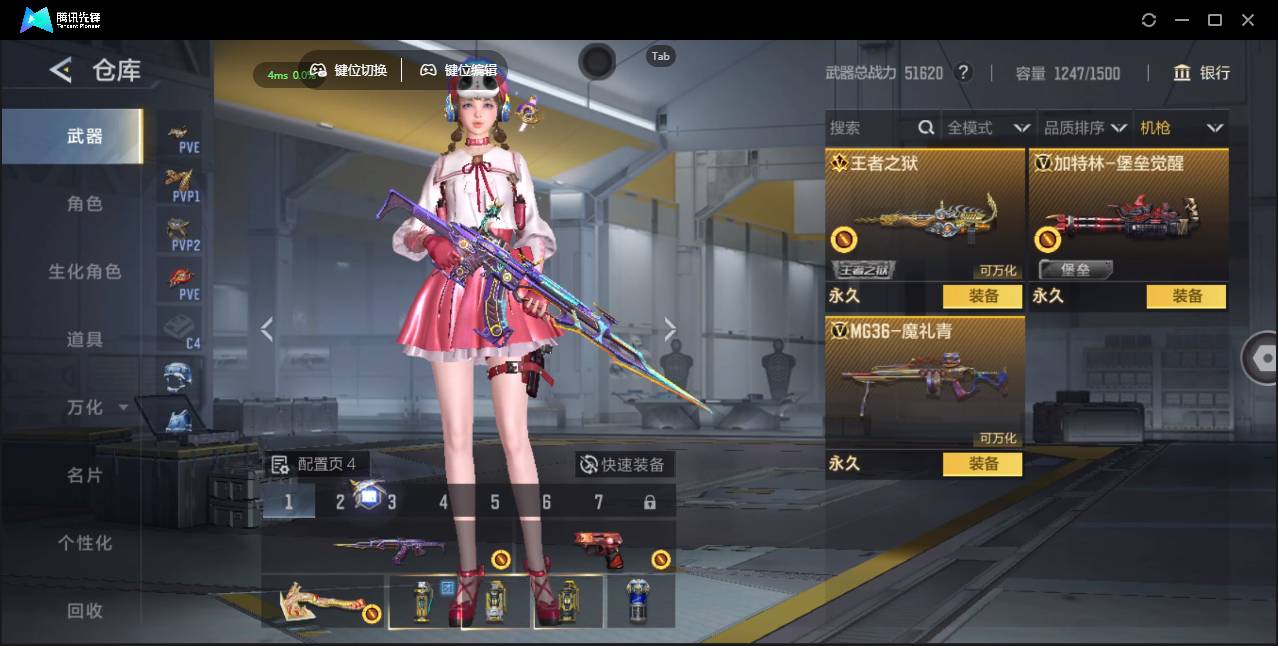Select the 道具 items tab
Viewport: 1278px width, 646px height.
tap(85, 340)
